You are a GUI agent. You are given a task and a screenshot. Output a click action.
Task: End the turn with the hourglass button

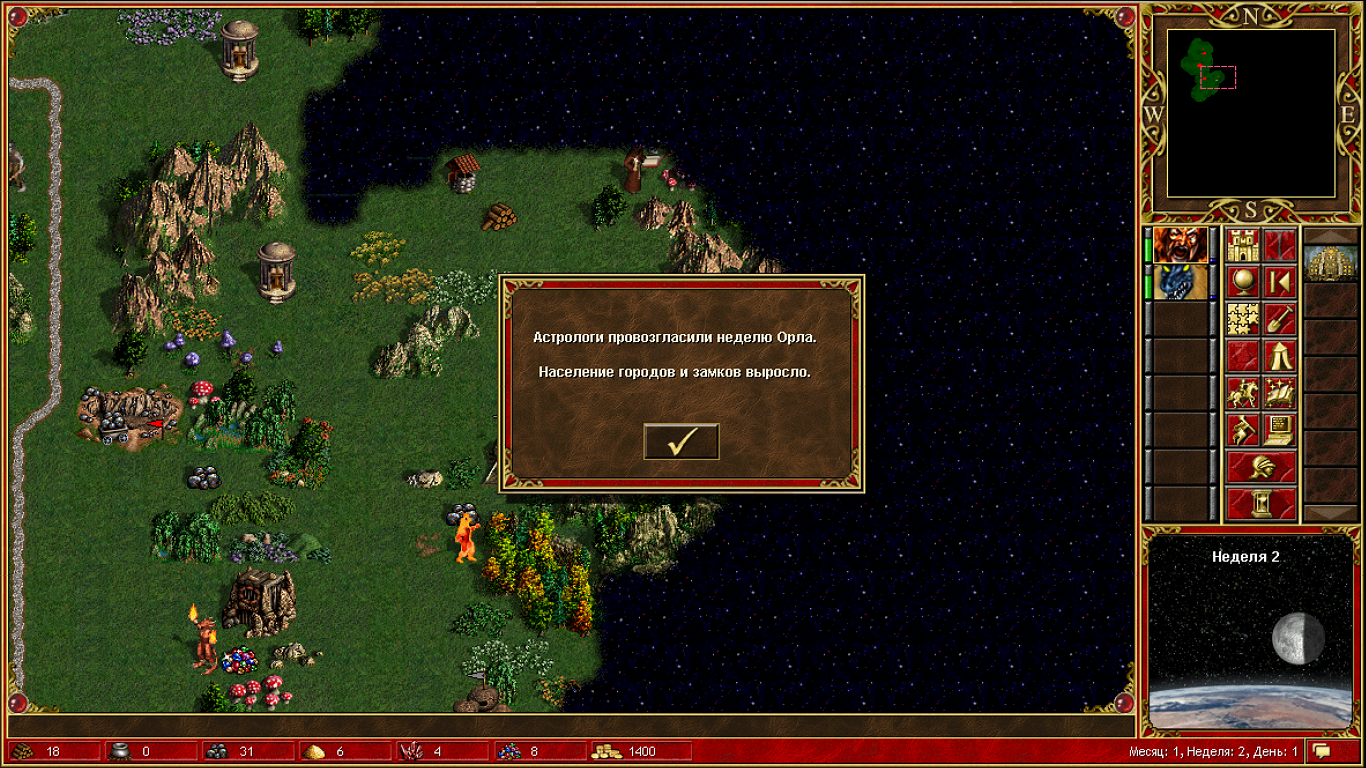coord(1261,503)
